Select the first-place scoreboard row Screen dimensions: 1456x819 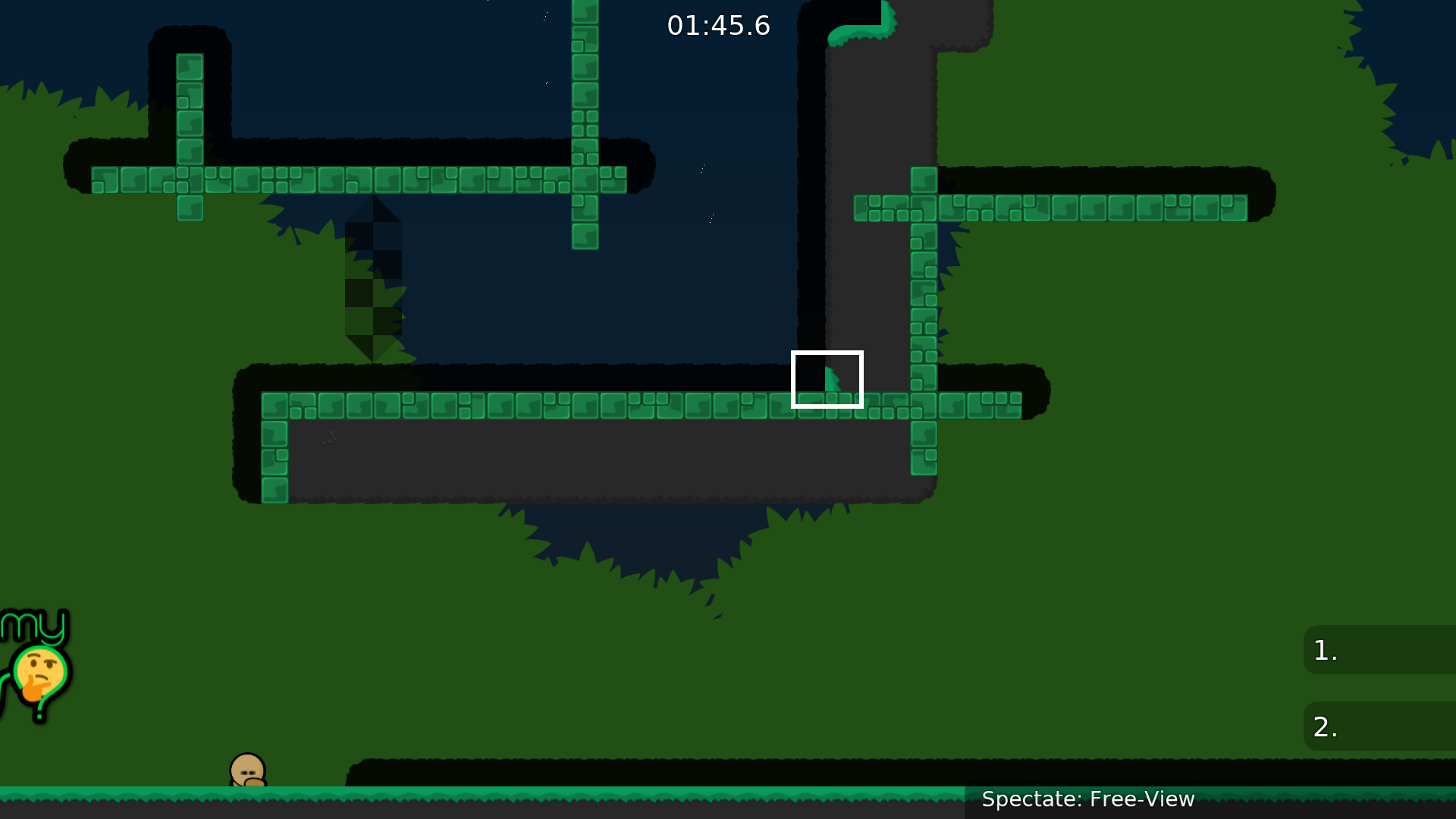[1379, 650]
